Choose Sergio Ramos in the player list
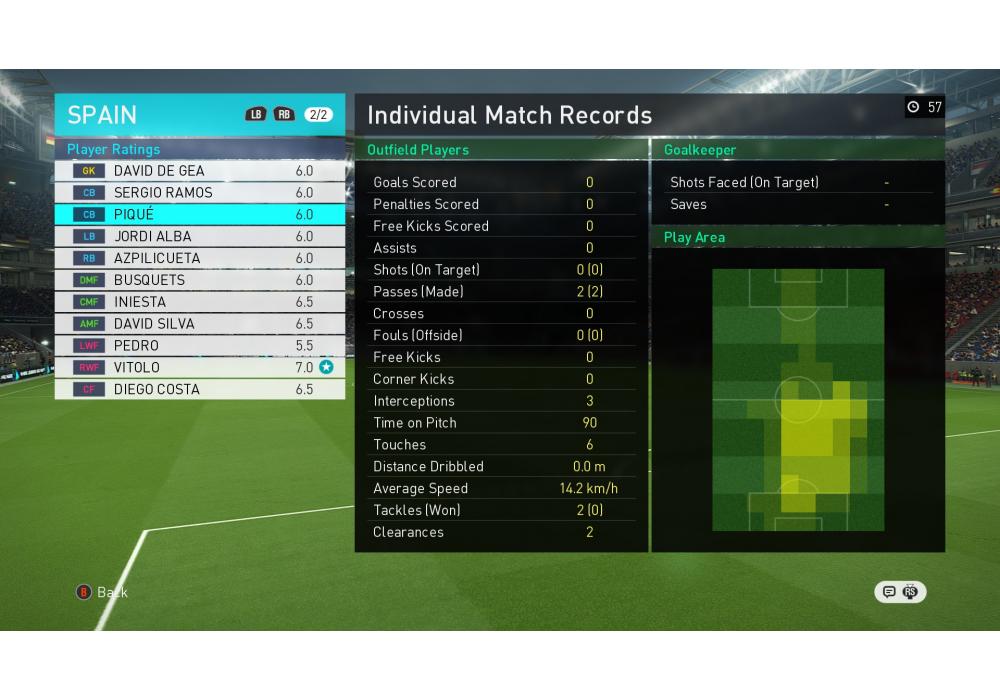1000x700 pixels. (200, 193)
